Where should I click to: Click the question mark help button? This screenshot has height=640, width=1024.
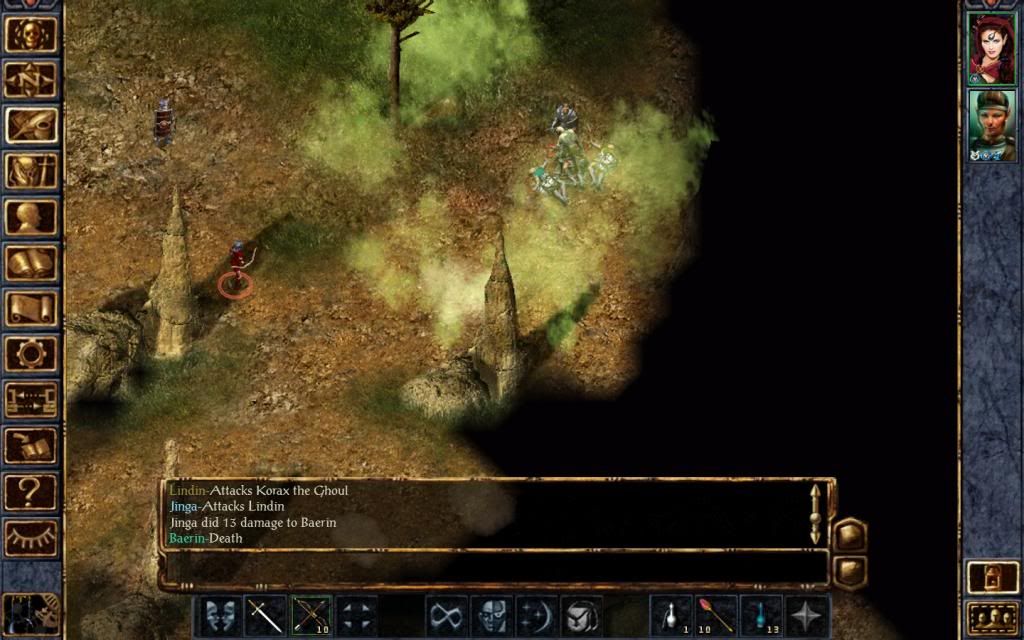point(31,491)
